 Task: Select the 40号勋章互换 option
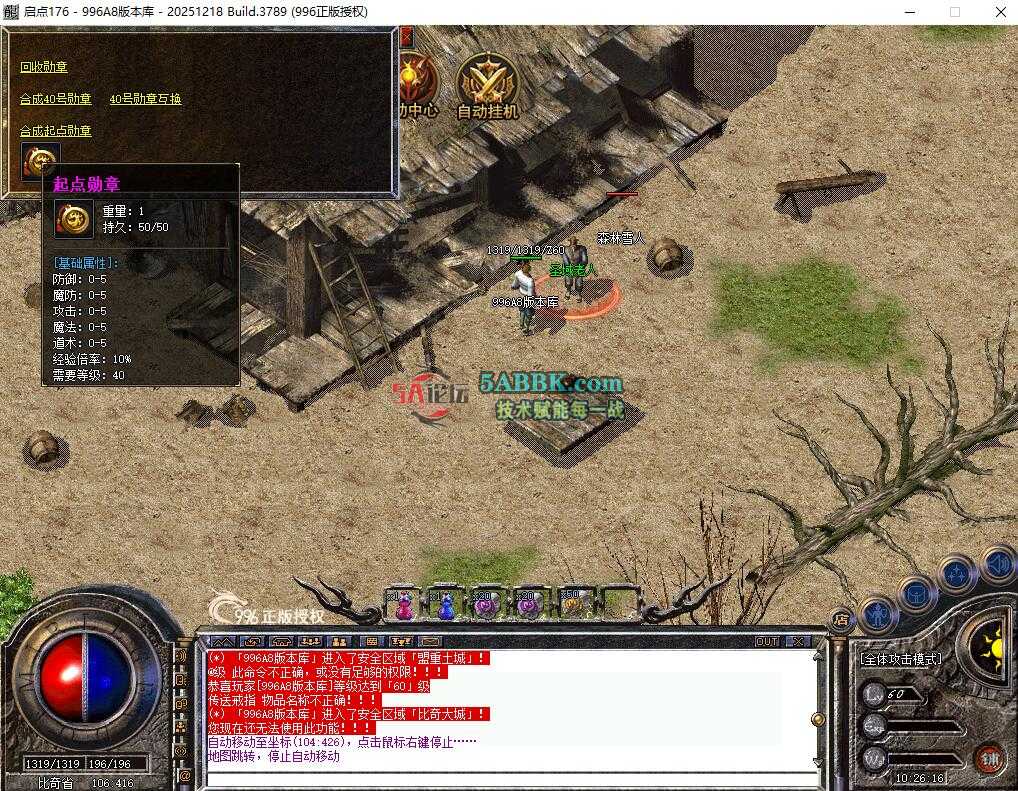click(x=145, y=99)
